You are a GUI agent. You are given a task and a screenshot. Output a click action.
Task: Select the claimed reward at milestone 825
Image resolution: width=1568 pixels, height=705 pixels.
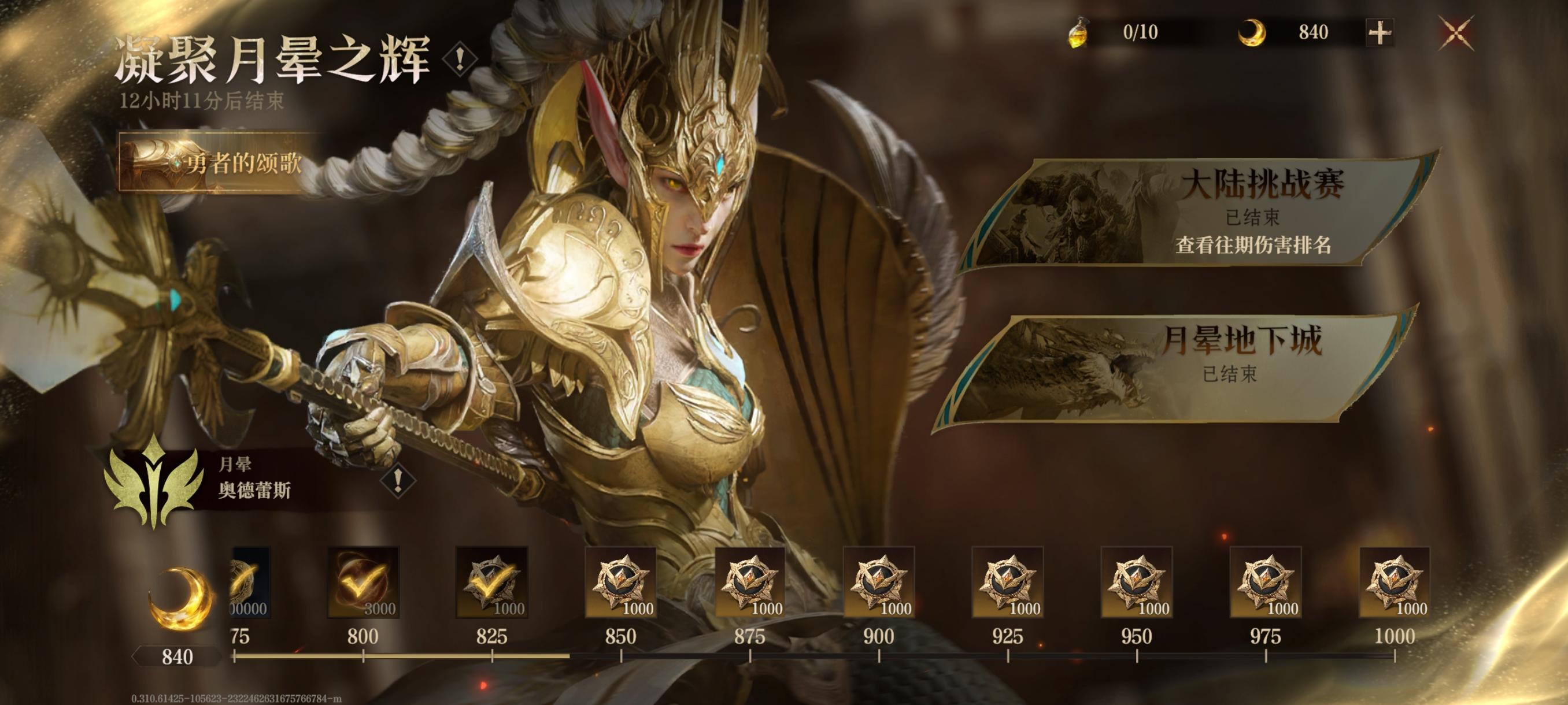(492, 582)
